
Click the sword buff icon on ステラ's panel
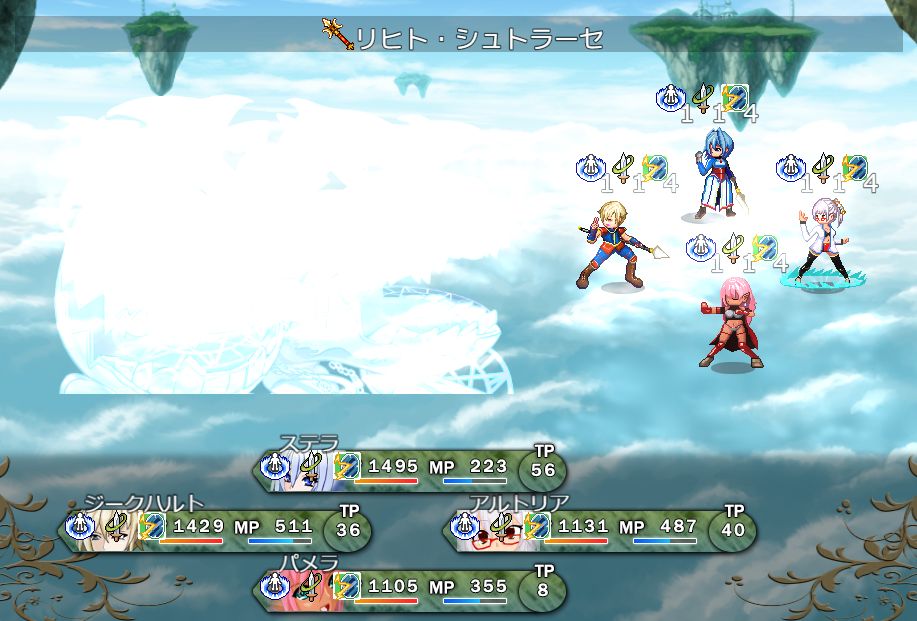(x=312, y=465)
